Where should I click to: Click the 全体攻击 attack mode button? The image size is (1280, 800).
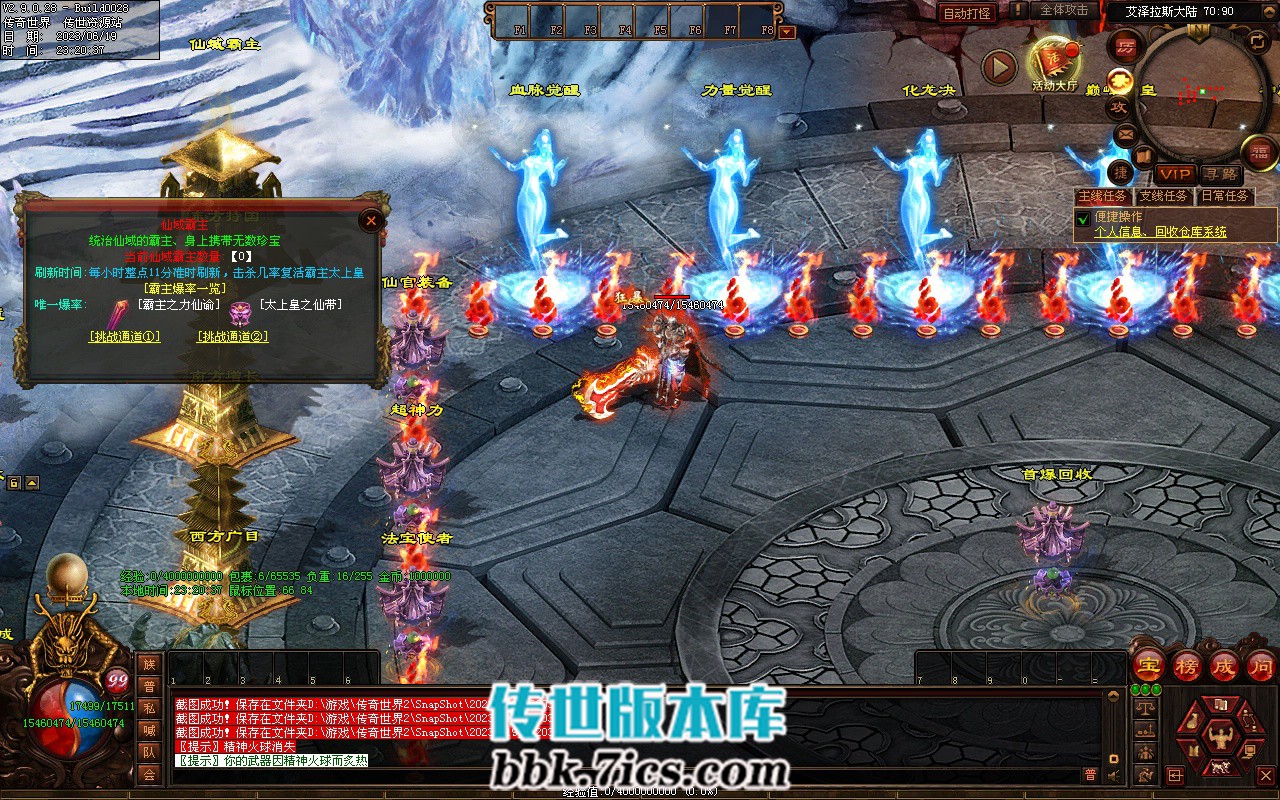coord(1064,10)
